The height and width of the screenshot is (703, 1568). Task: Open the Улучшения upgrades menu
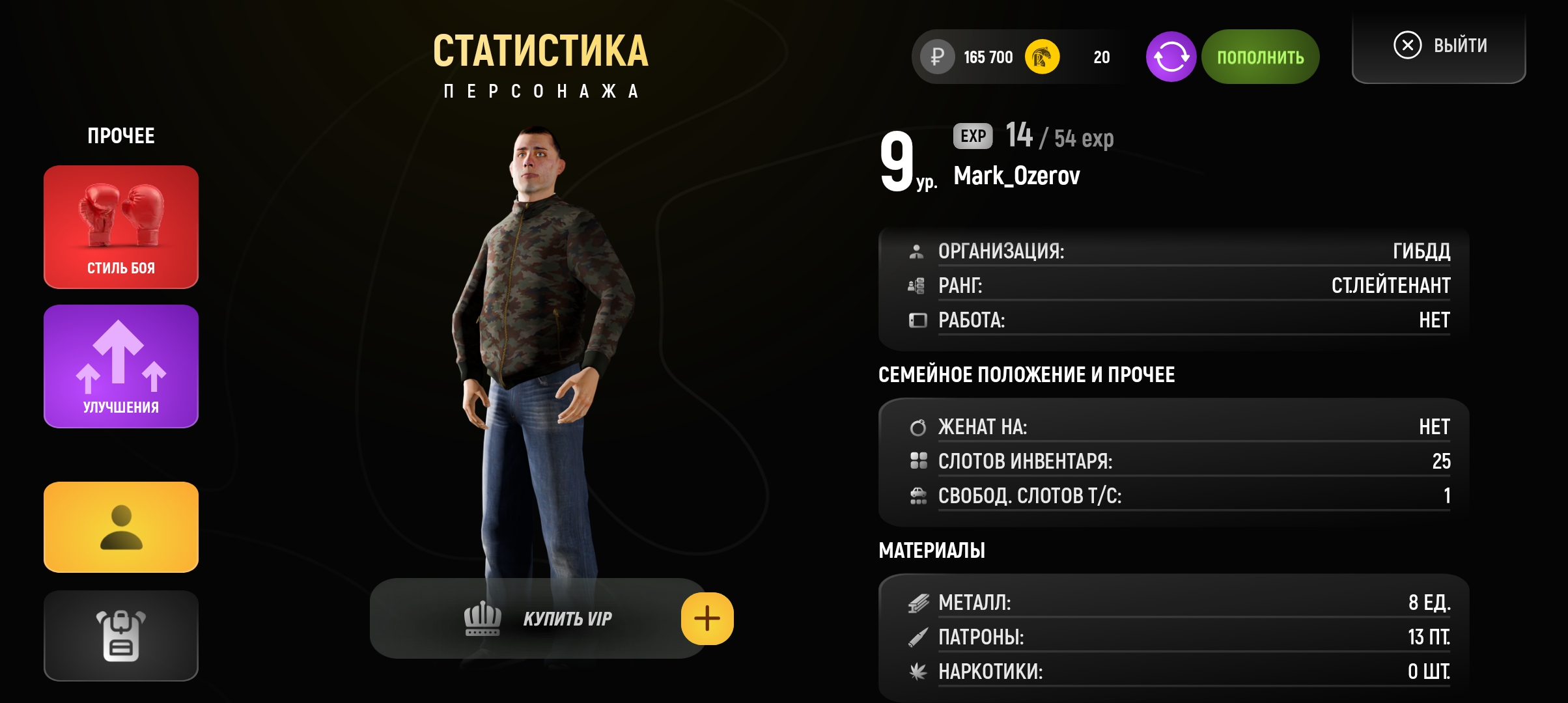click(121, 366)
